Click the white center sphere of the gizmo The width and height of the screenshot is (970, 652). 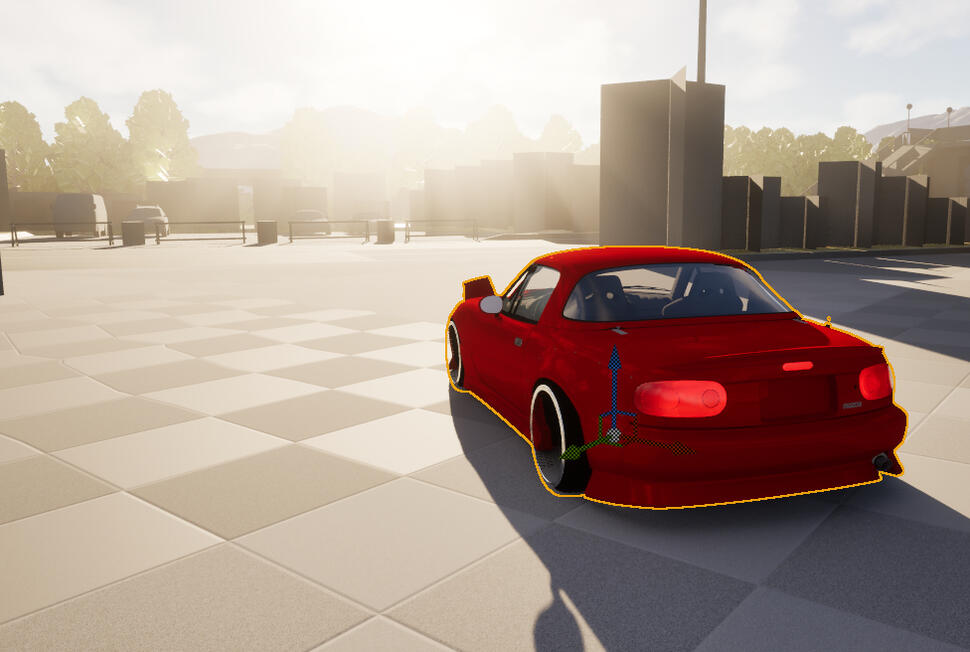click(x=614, y=435)
